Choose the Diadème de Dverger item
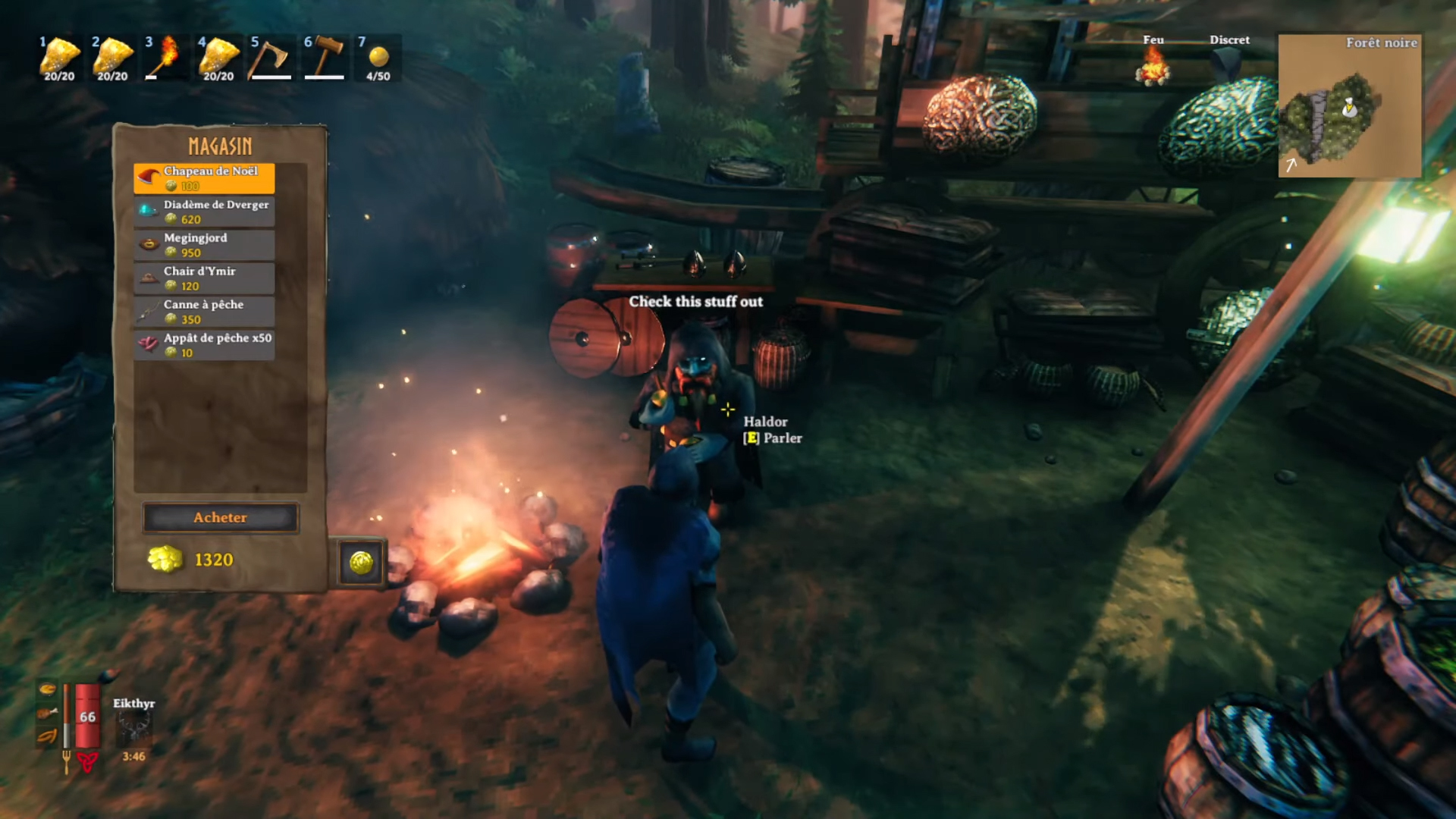 (x=204, y=212)
